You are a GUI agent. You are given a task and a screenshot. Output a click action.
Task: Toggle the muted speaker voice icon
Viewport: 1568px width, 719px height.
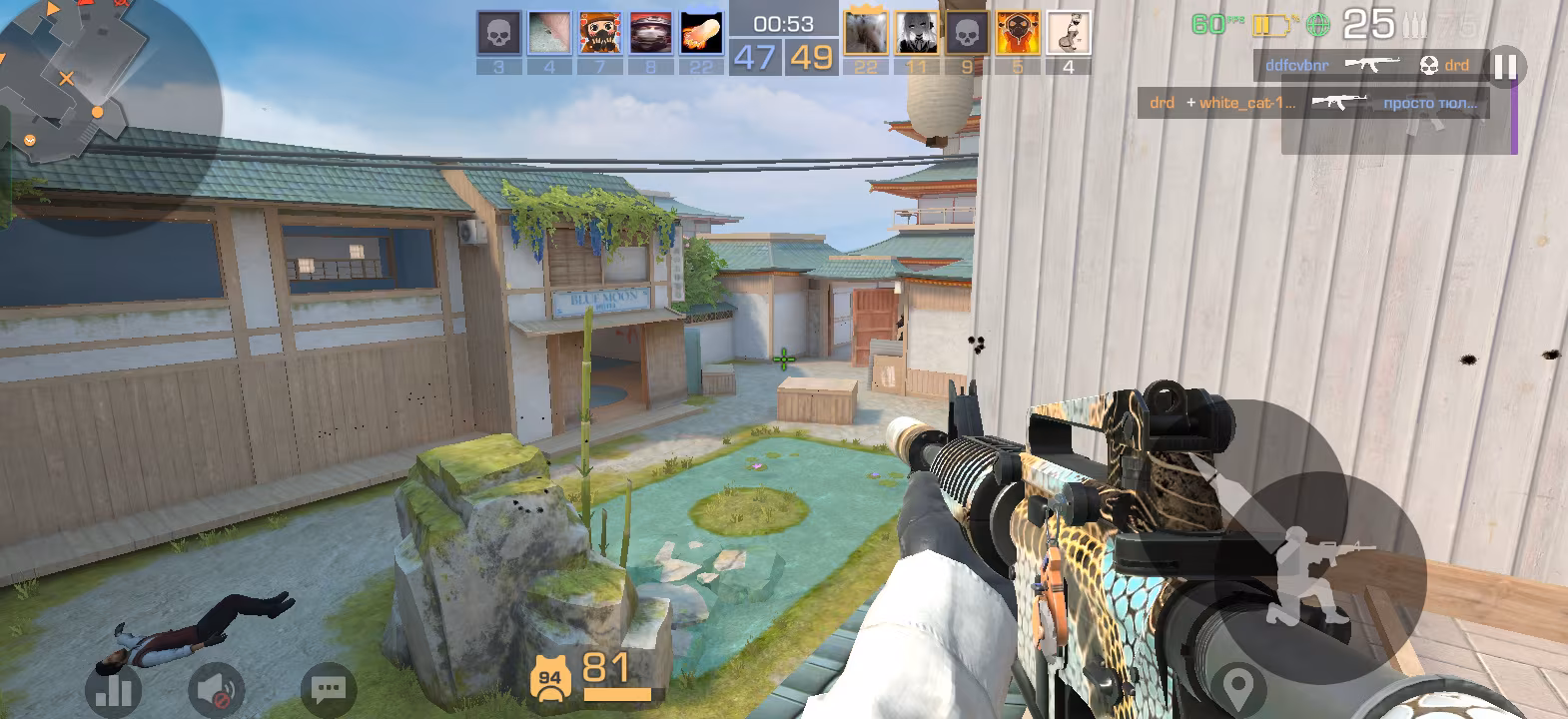coord(216,690)
